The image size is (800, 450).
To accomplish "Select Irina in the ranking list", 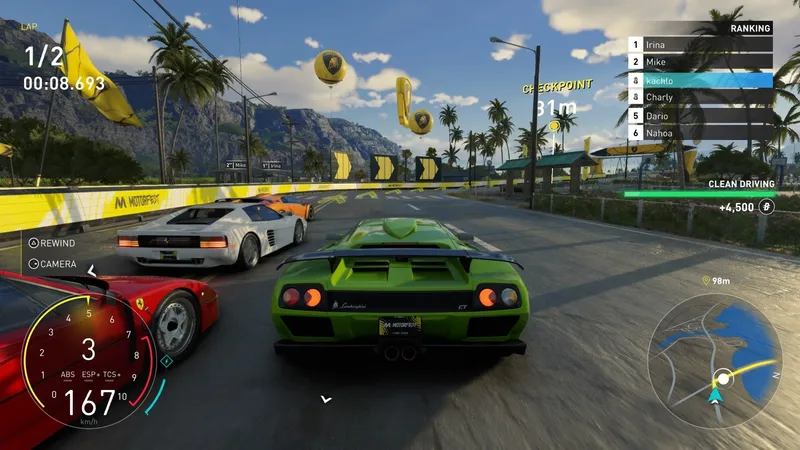I will click(x=700, y=45).
